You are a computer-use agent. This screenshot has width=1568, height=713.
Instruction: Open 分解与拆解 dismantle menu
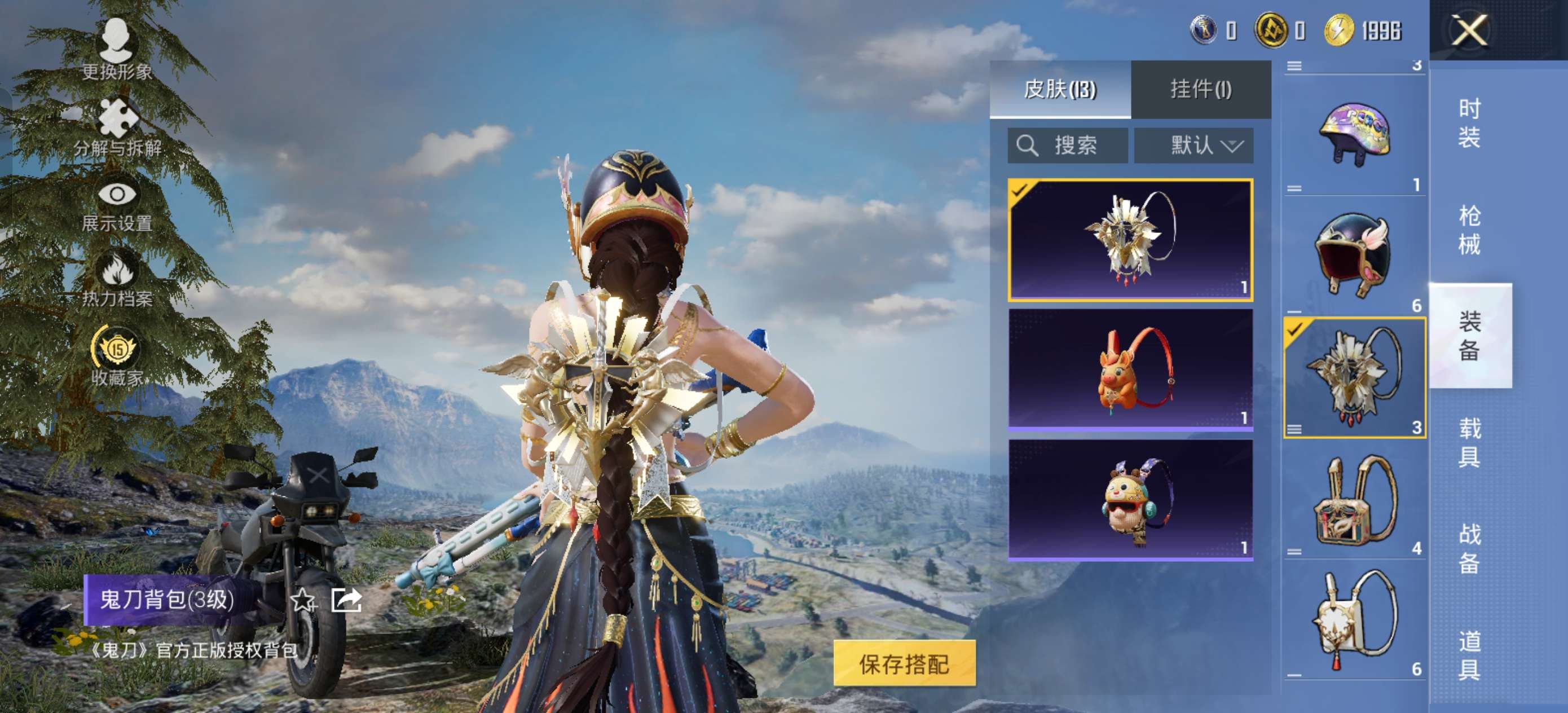(117, 128)
